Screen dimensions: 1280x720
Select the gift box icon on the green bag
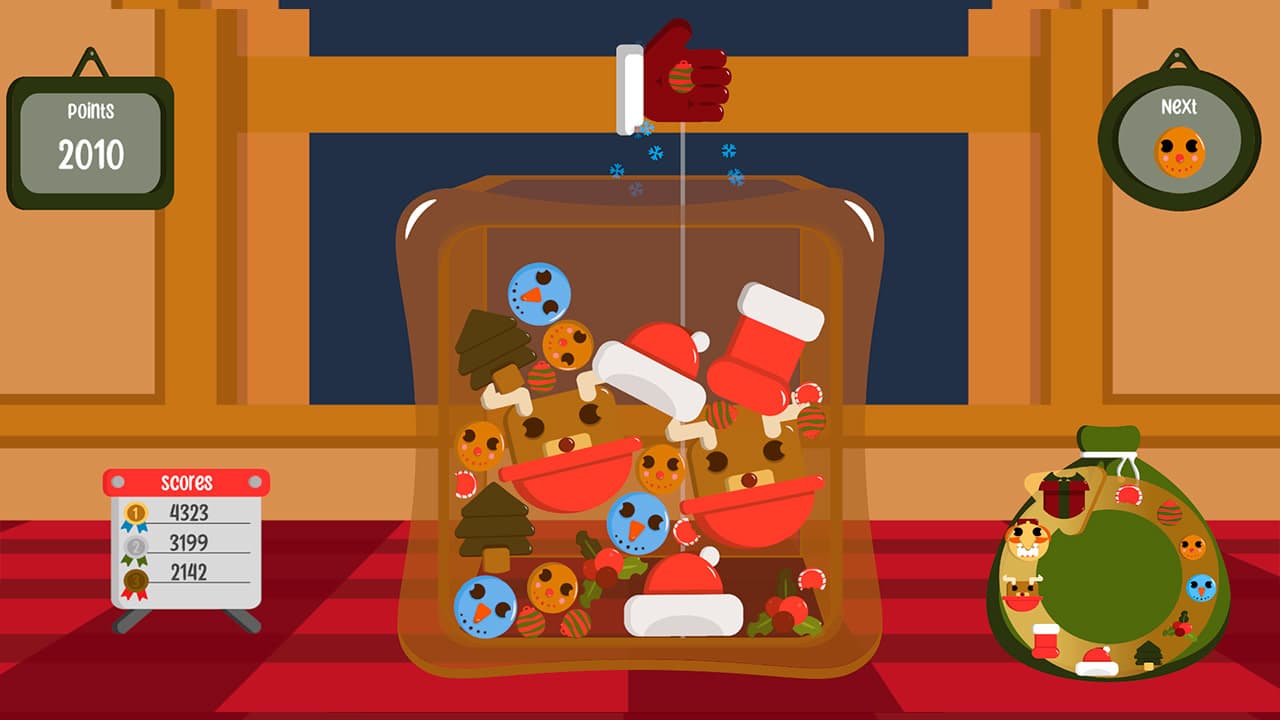point(1064,496)
